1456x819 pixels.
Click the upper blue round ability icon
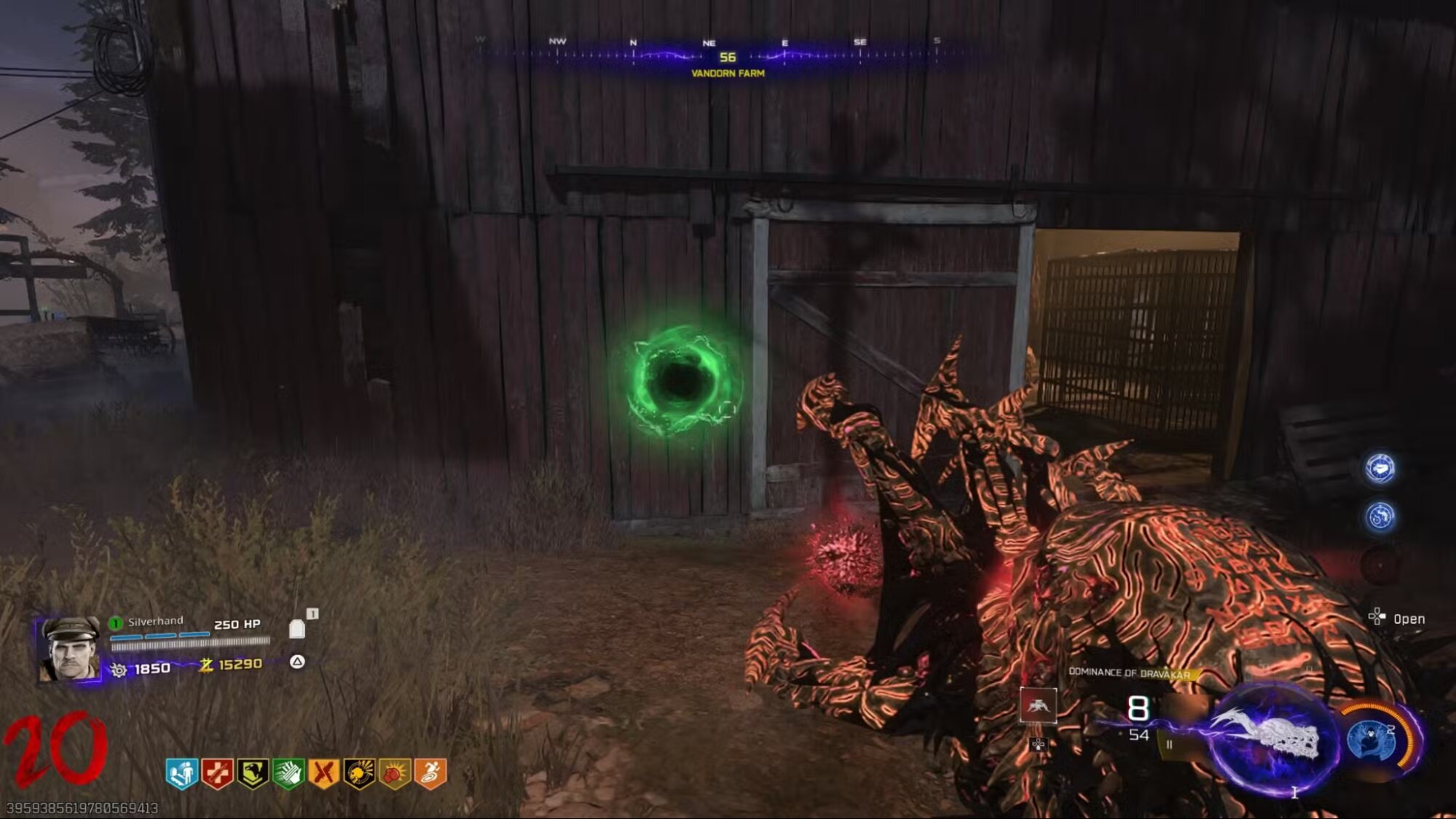(1380, 468)
